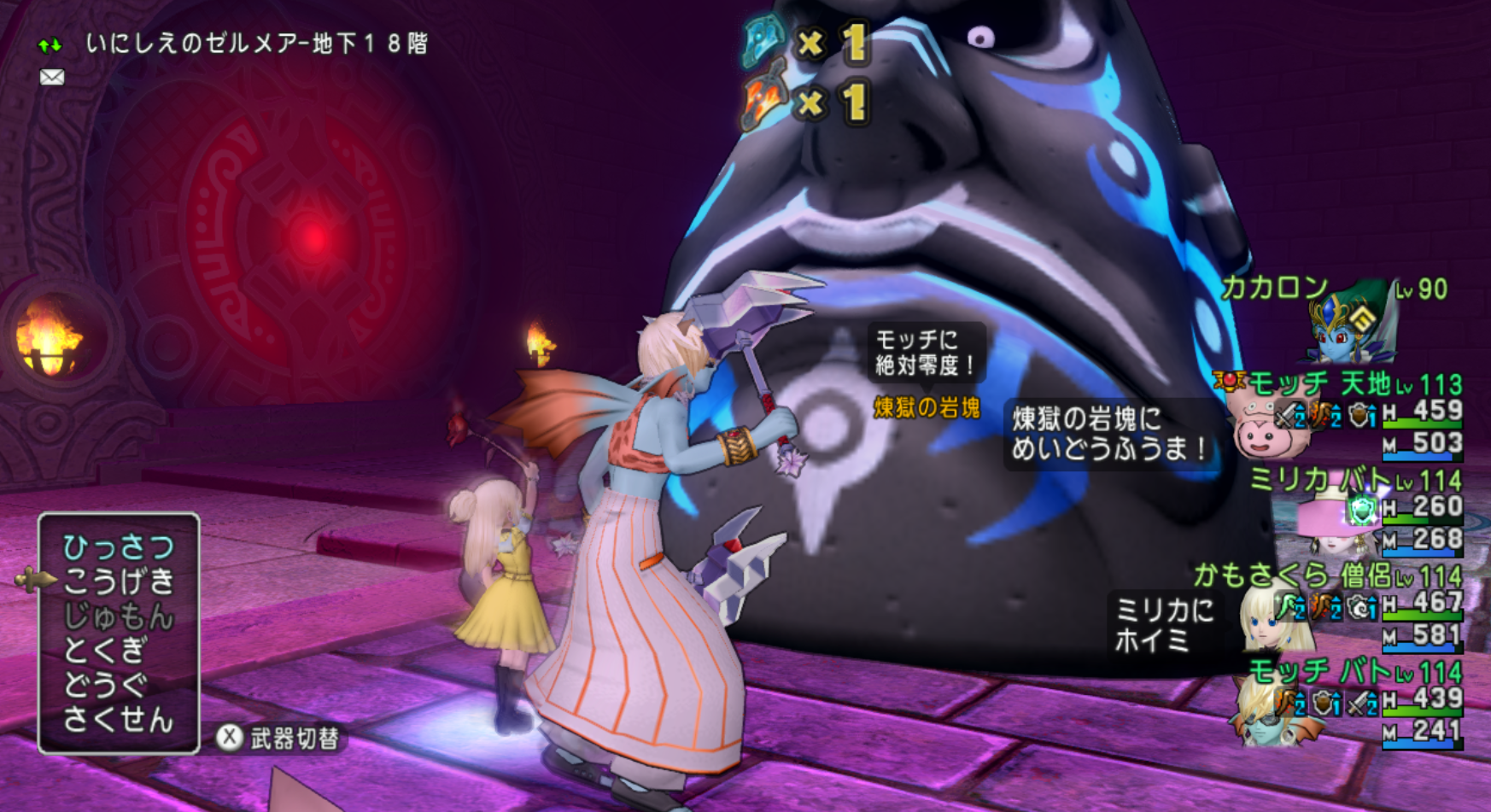The image size is (1491, 812).
Task: Click the sword buff icon on モッチ バト
Action: [1357, 702]
